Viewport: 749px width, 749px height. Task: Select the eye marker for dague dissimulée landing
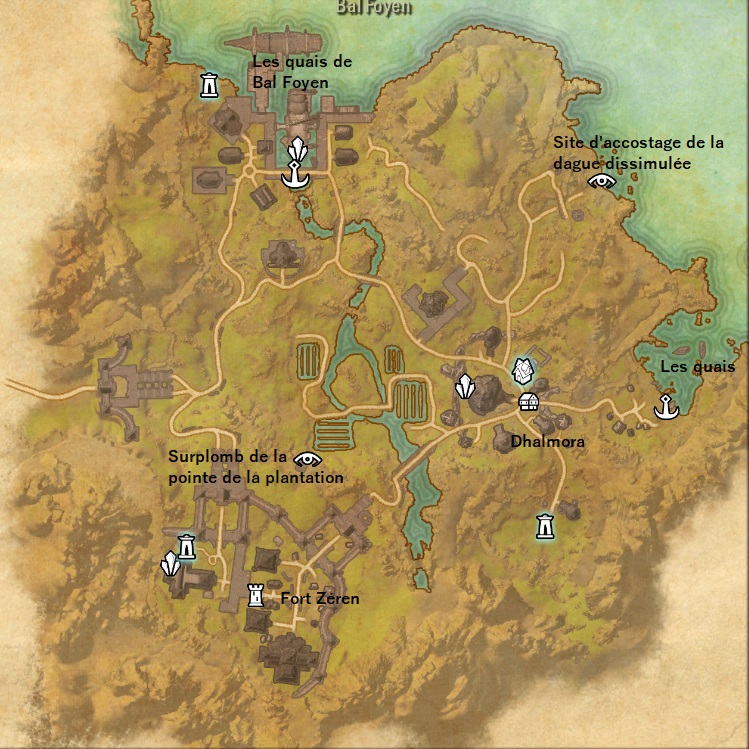tap(601, 180)
